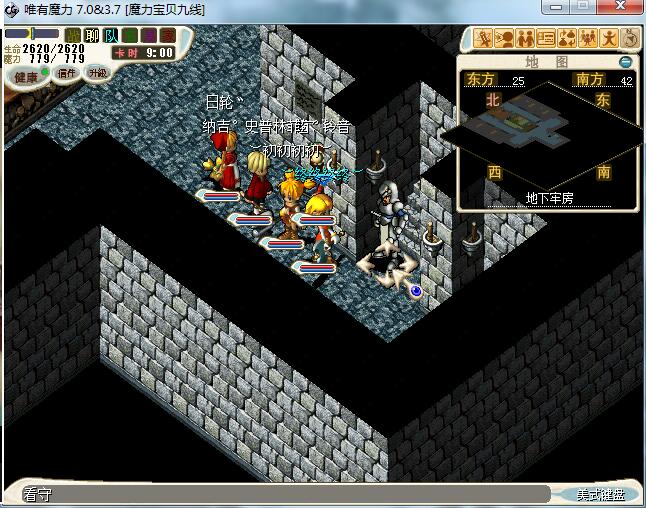Image resolution: width=646 pixels, height=508 pixels.
Task: Open the name card exchange icon
Action: tap(546, 40)
